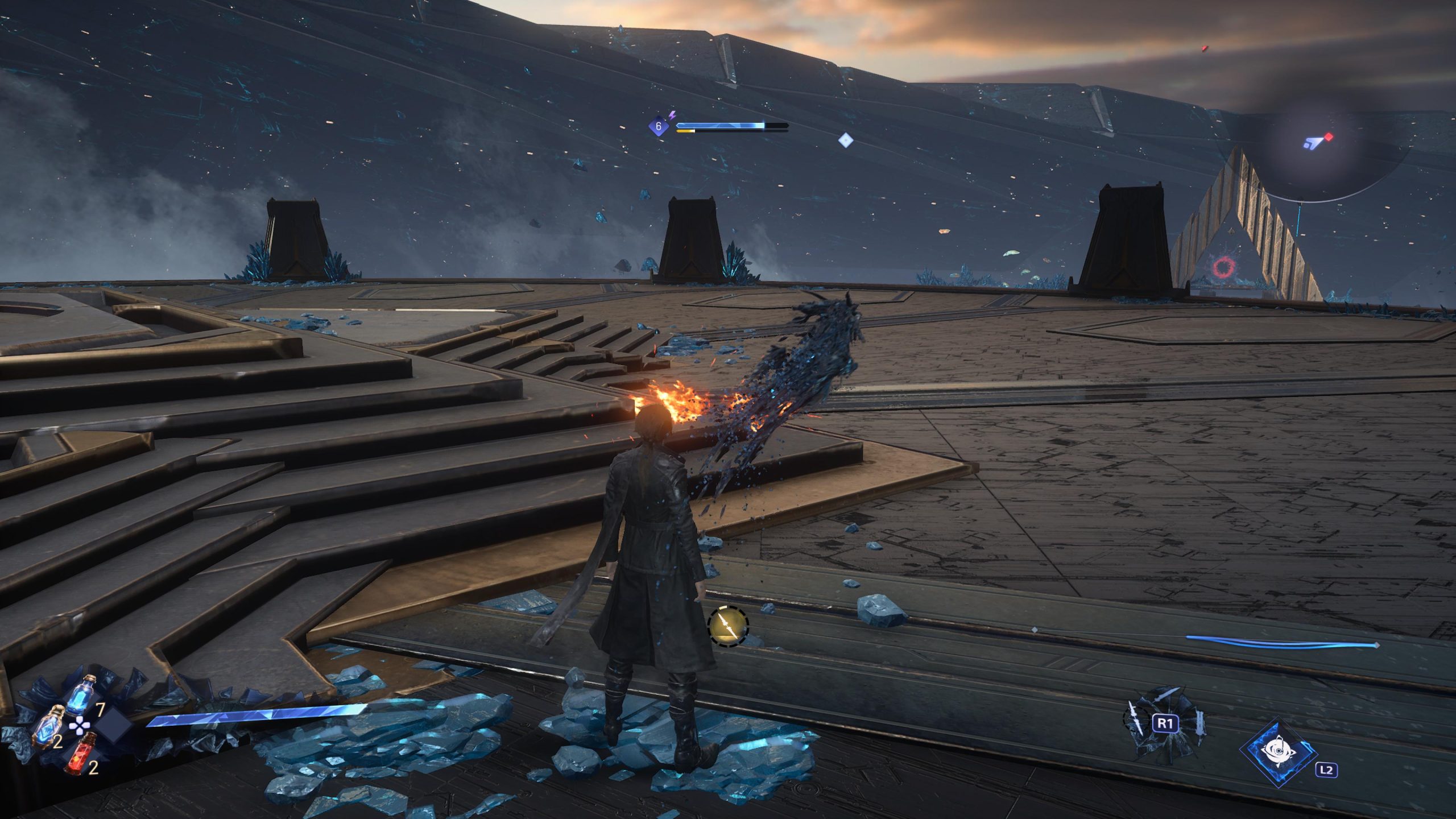Viewport: 1456px width, 819px height.
Task: Click the yellow stagger gauge under the enemy health bar
Action: click(685, 133)
